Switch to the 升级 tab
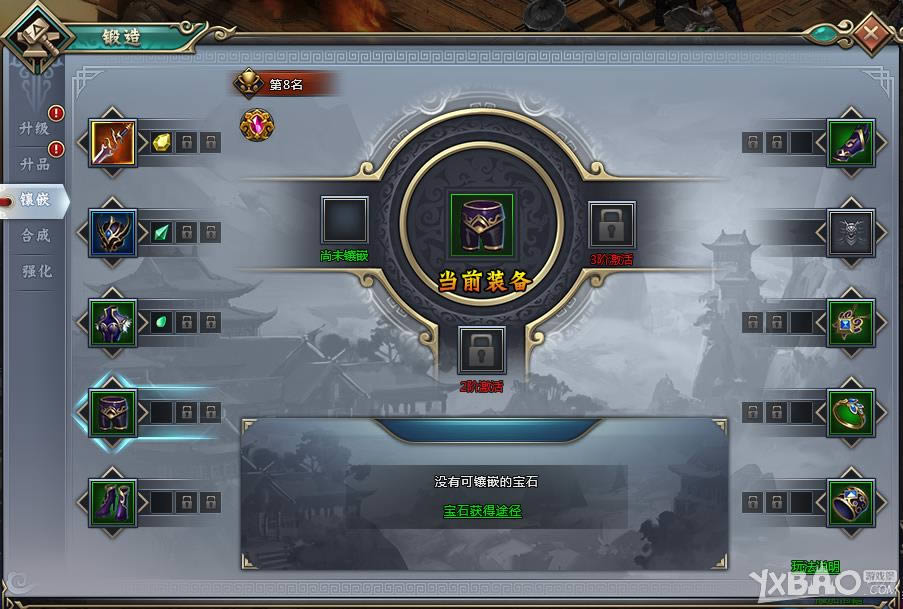Viewport: 903px width, 609px height. pos(35,128)
